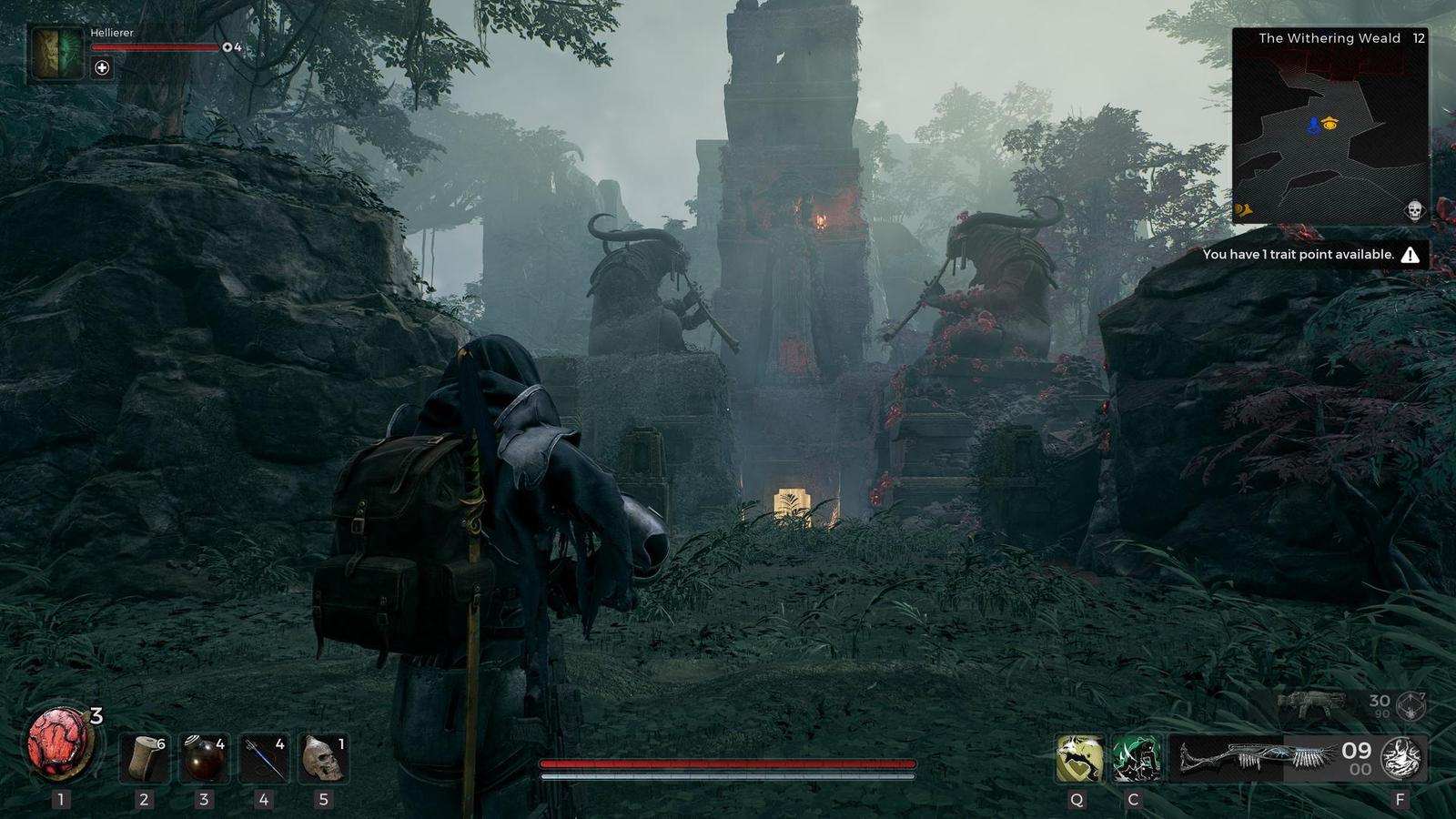Trigger the weapon mod swirl icon
Image resolution: width=1456 pixels, height=819 pixels.
(x=1402, y=759)
